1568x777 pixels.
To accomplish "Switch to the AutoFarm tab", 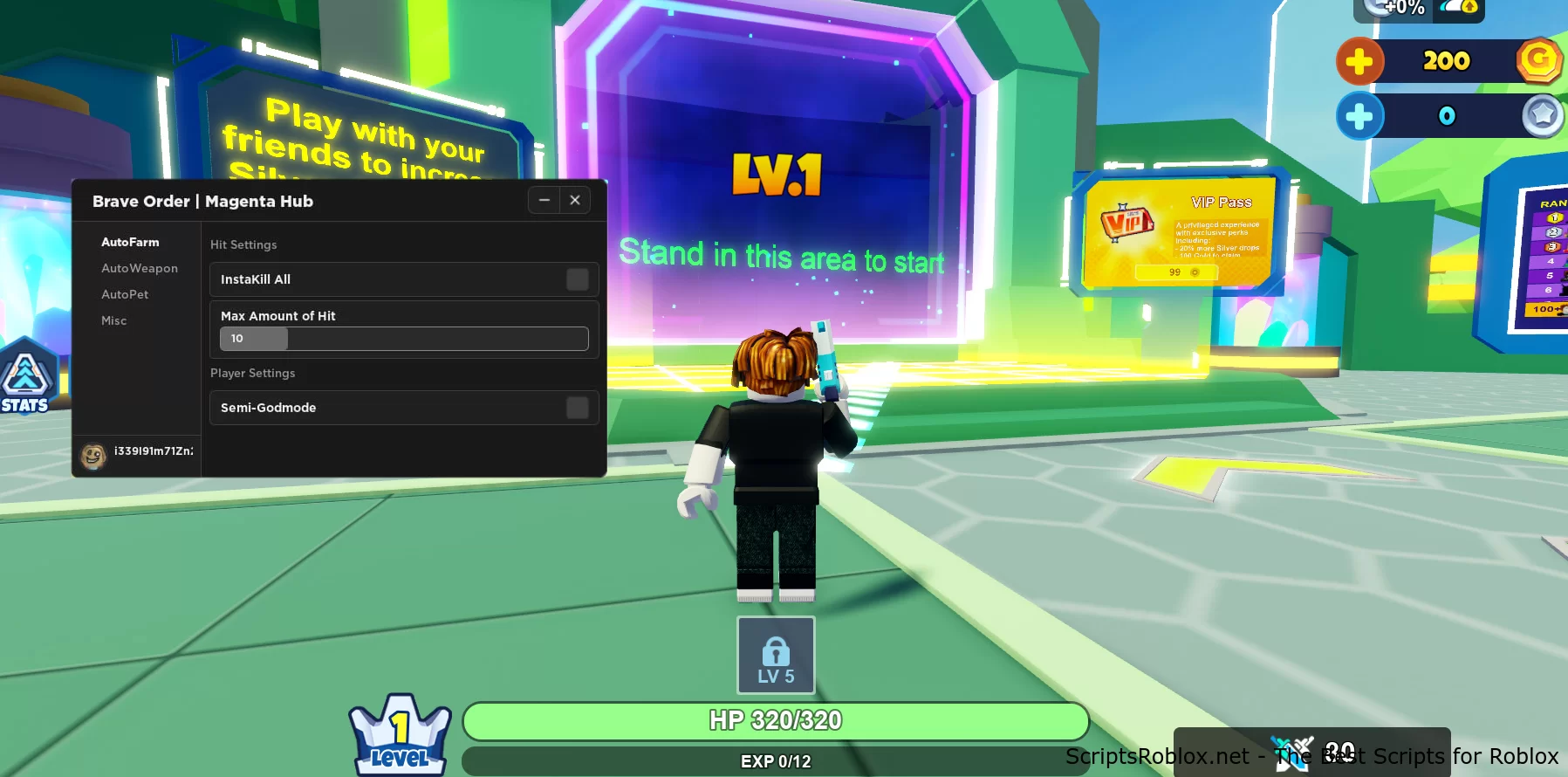I will pos(130,242).
